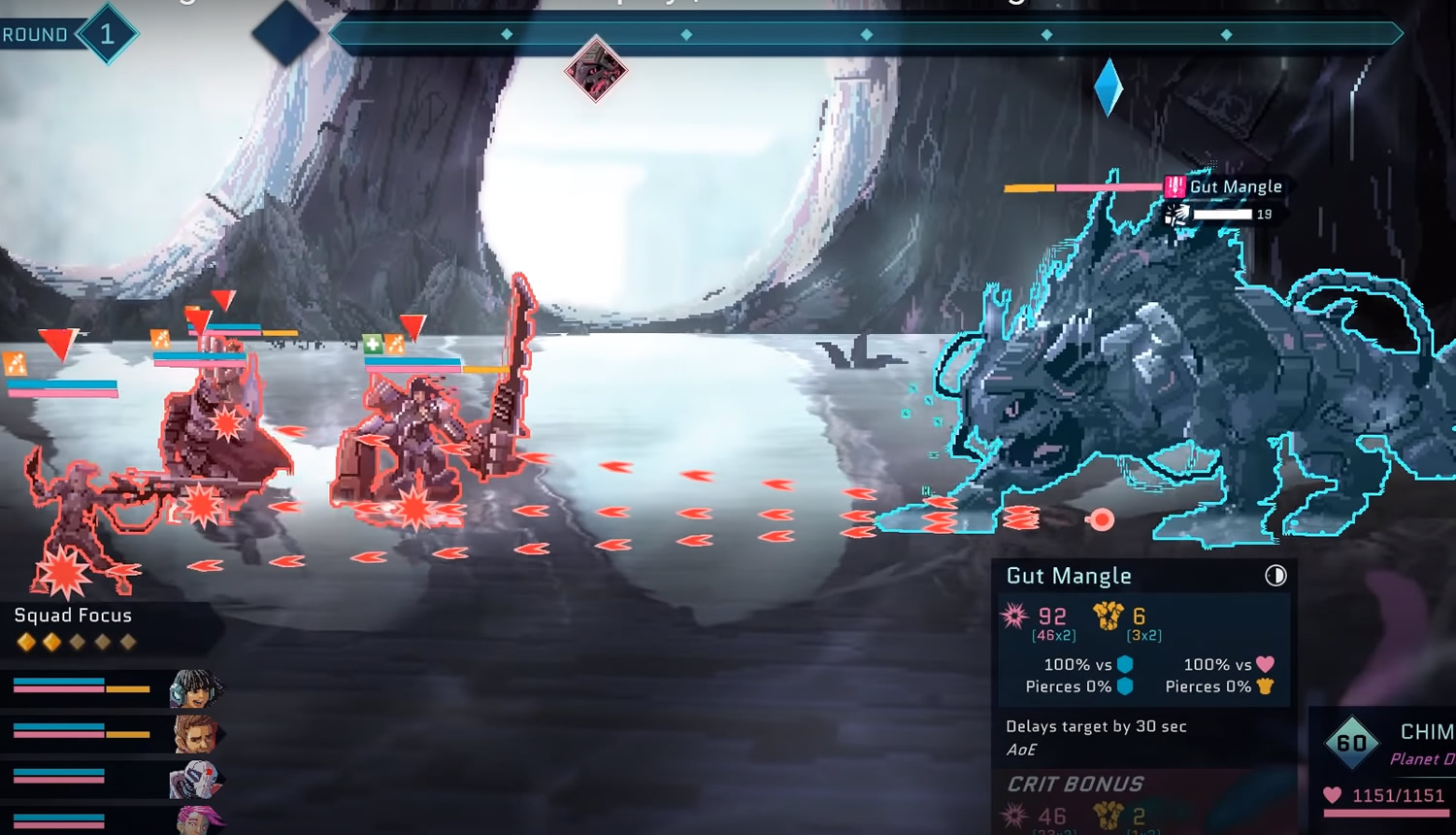Open the Squad Focus panel
This screenshot has width=1456, height=835.
[74, 616]
